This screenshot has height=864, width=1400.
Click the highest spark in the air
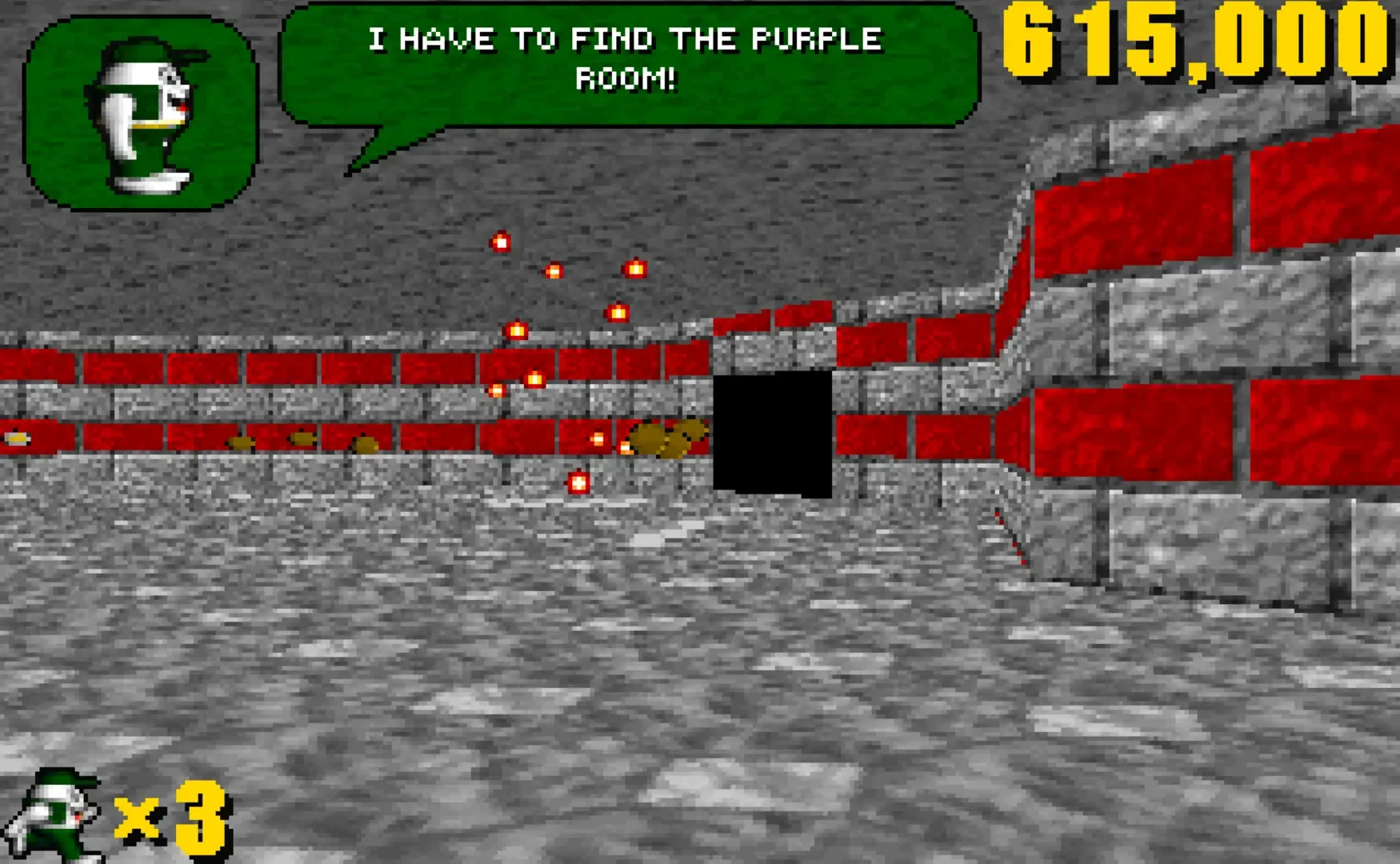500,242
